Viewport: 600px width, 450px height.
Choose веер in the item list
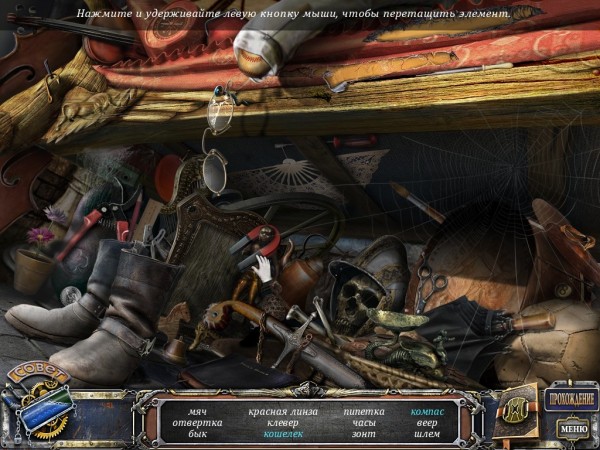[427, 423]
